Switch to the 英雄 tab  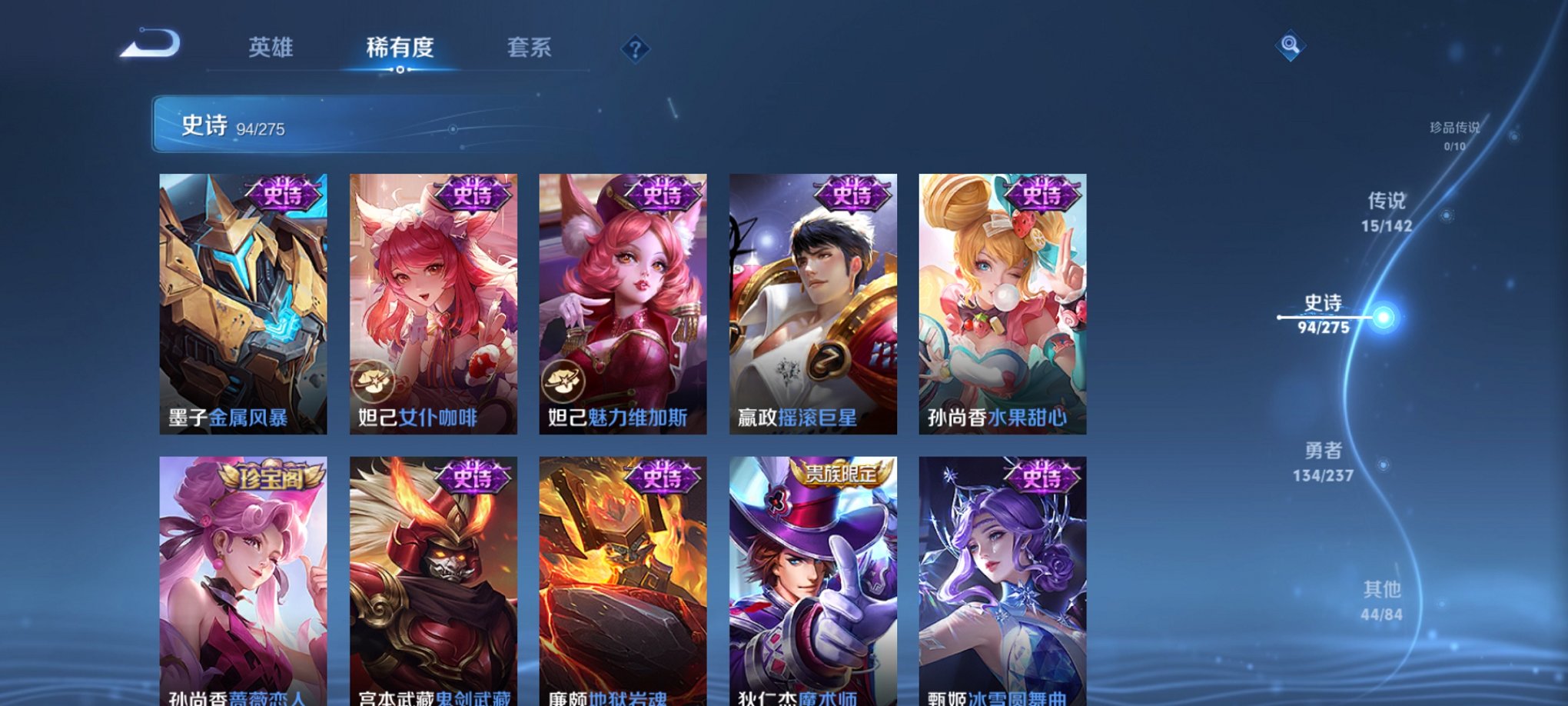[273, 46]
